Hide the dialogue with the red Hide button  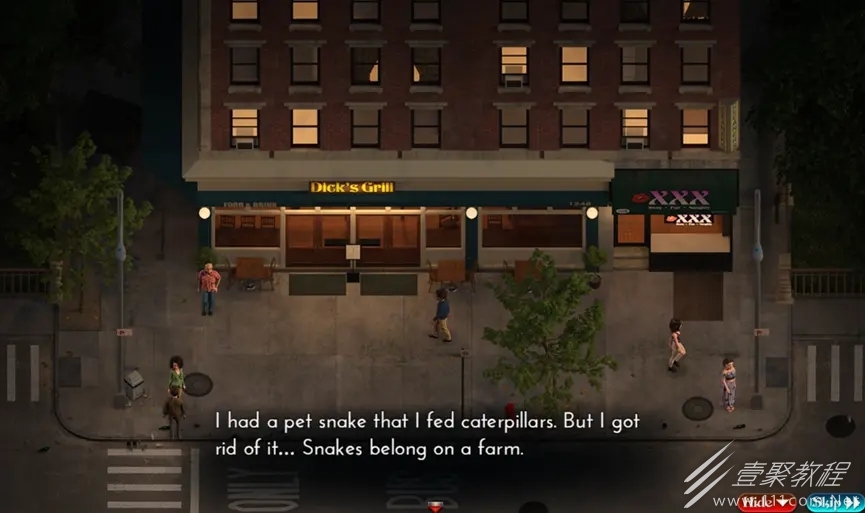[768, 501]
